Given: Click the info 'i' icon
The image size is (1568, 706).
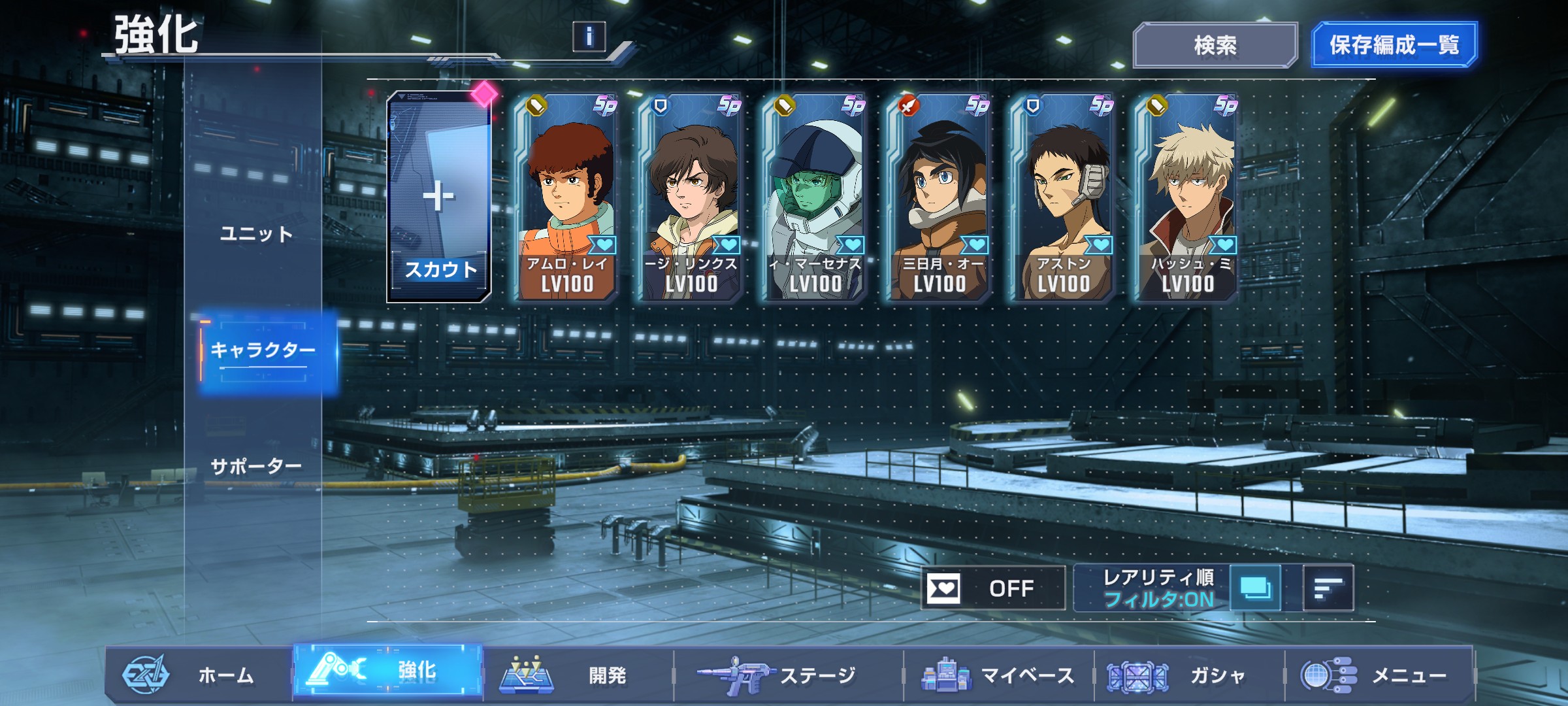Looking at the screenshot, I should pyautogui.click(x=589, y=37).
